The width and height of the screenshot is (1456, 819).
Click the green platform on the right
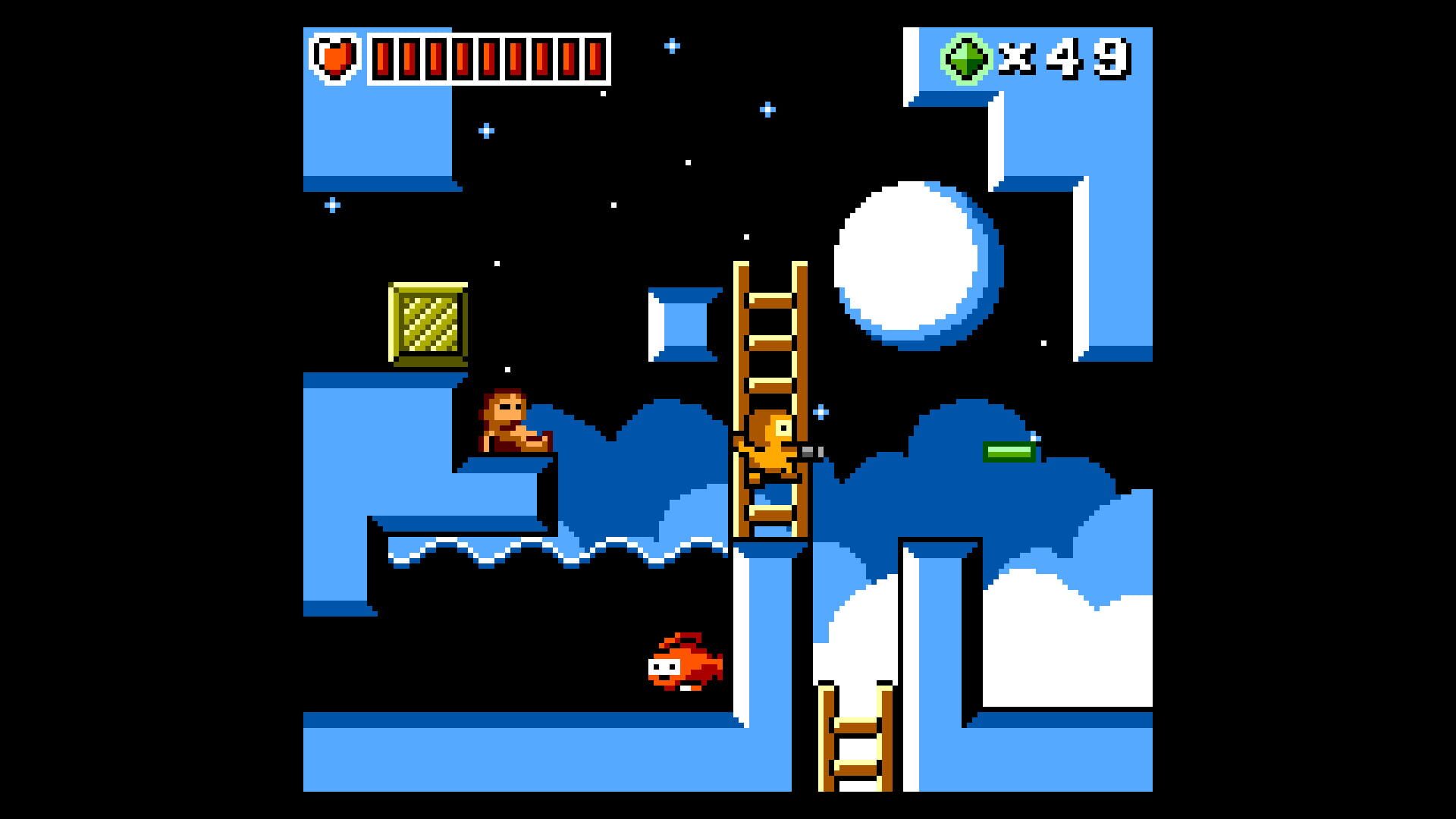tap(1009, 453)
